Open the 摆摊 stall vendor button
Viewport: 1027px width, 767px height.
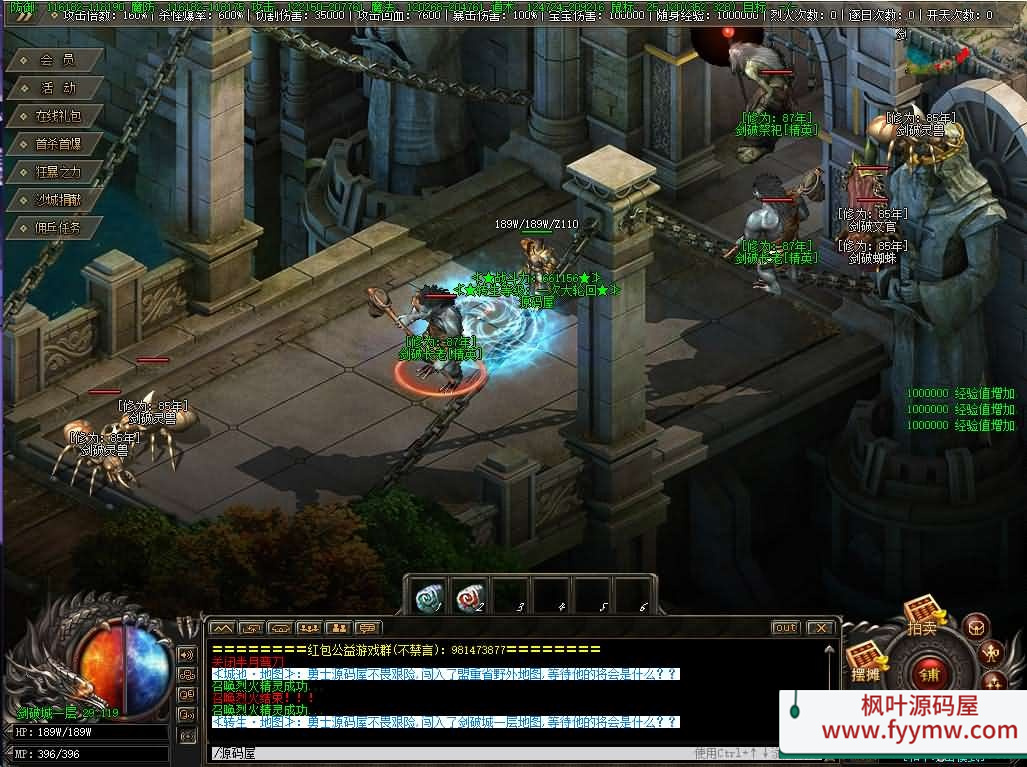pyautogui.click(x=864, y=662)
